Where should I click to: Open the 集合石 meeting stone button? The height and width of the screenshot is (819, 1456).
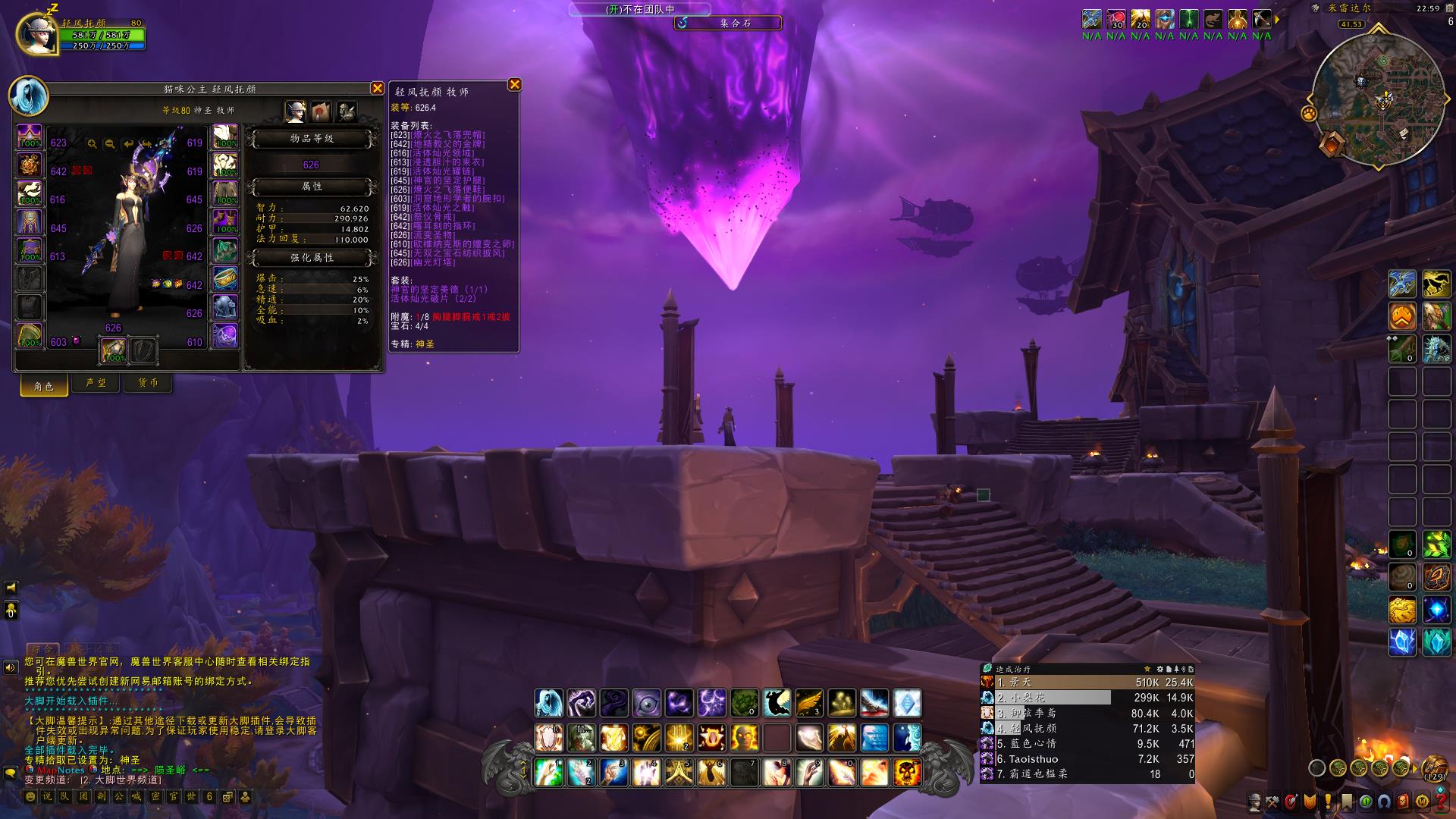(728, 24)
